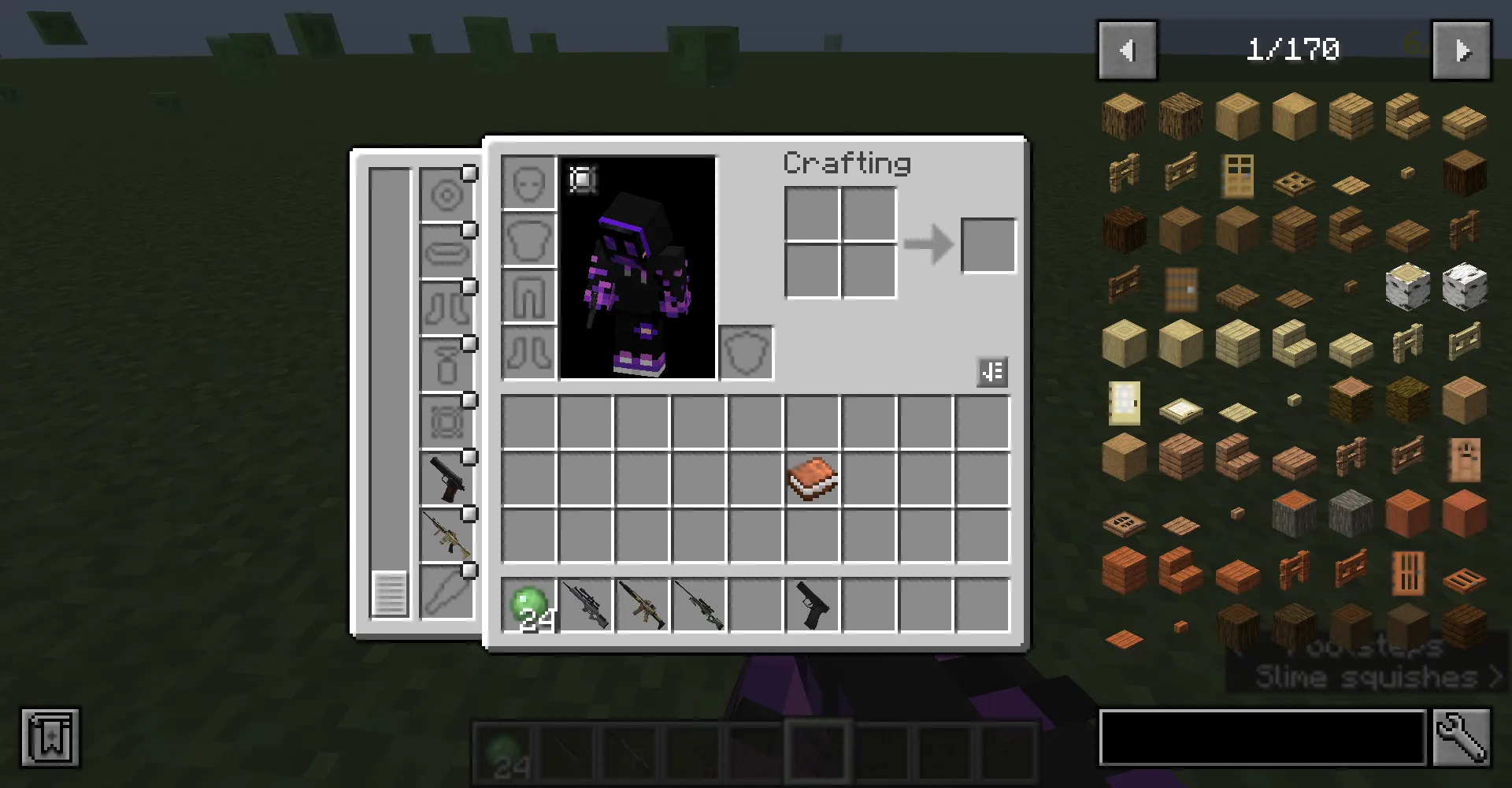Image resolution: width=1512 pixels, height=788 pixels.
Task: Toggle the JEI bookmark button
Action: [x=50, y=738]
